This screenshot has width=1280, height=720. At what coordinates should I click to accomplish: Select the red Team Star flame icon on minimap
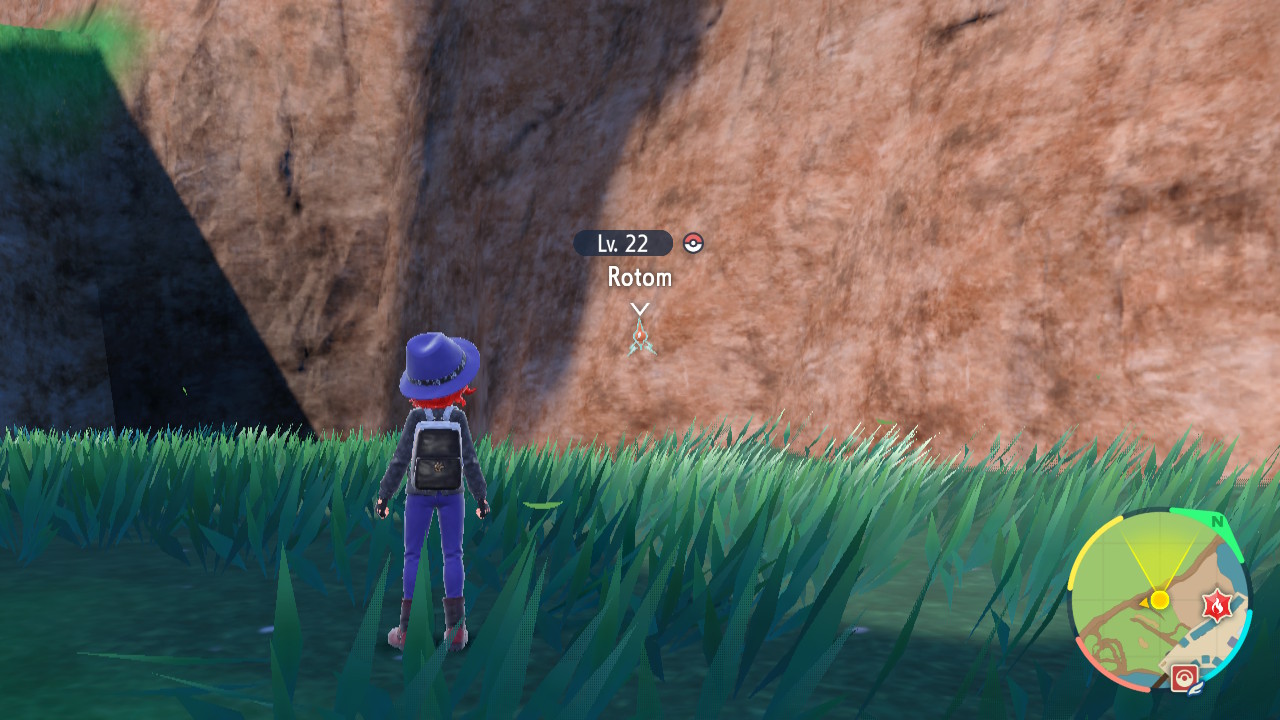point(1216,605)
